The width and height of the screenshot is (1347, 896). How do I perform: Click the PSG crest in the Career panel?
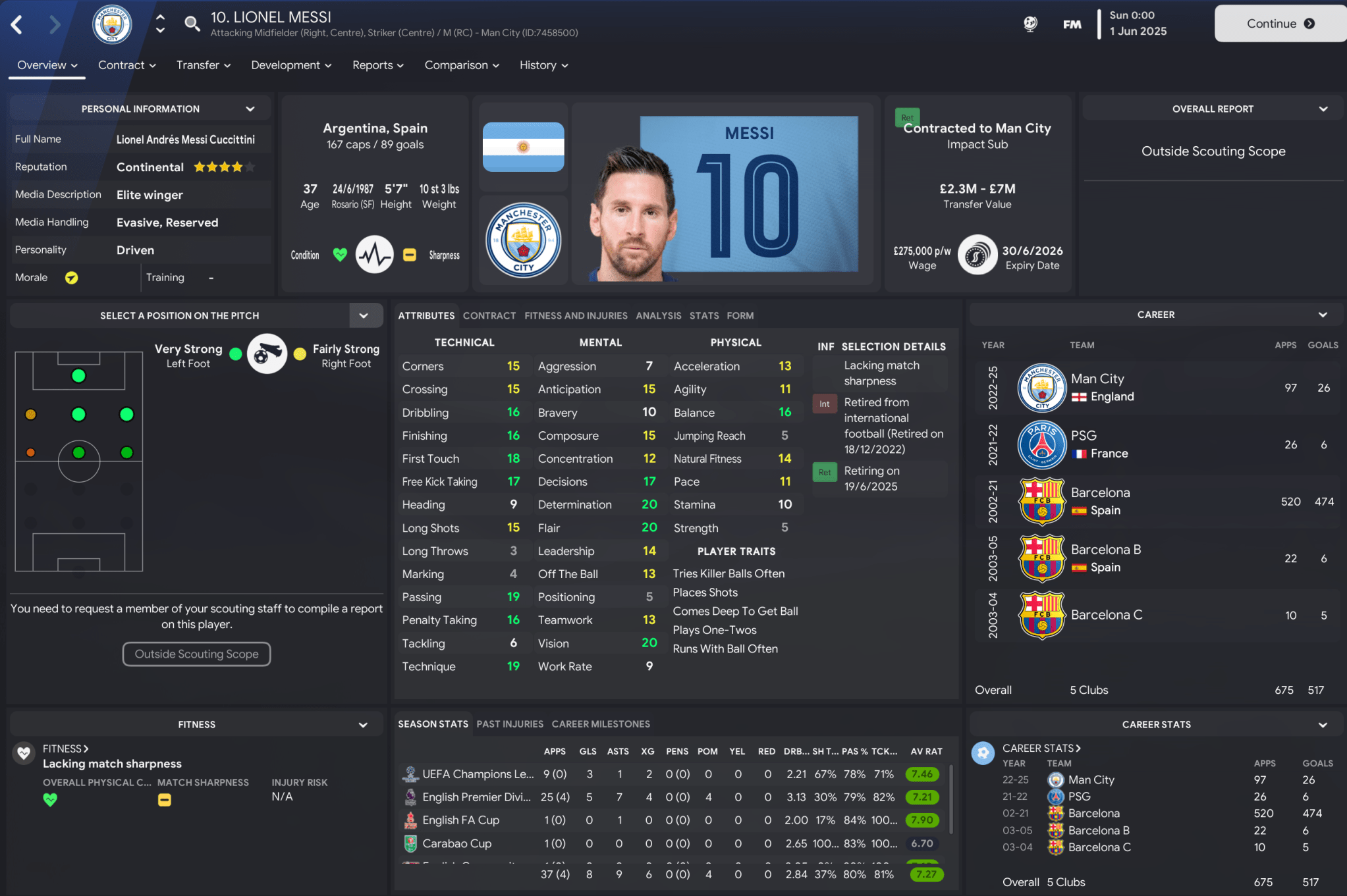1041,444
